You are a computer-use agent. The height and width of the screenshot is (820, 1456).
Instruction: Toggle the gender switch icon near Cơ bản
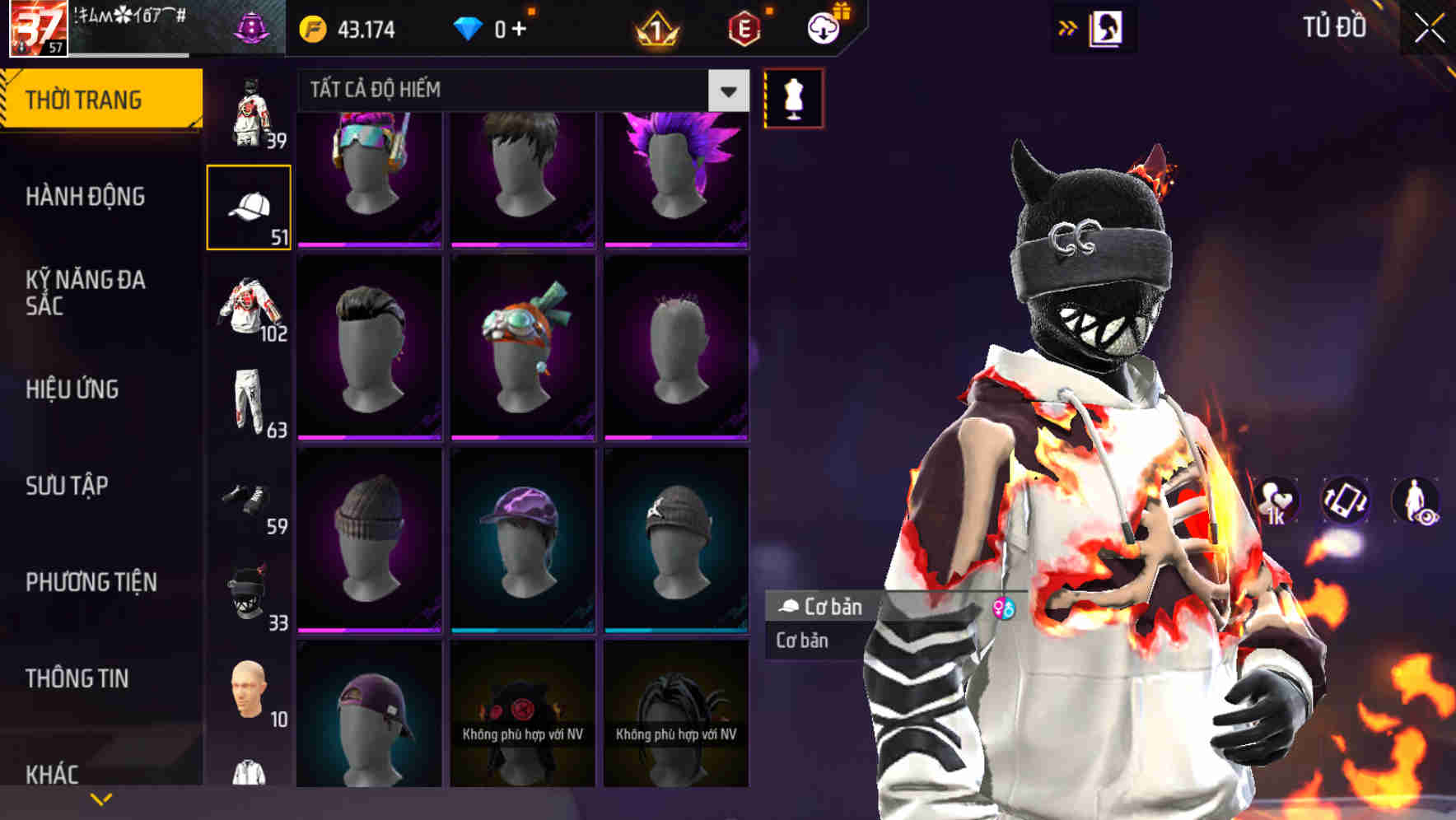pos(1003,608)
